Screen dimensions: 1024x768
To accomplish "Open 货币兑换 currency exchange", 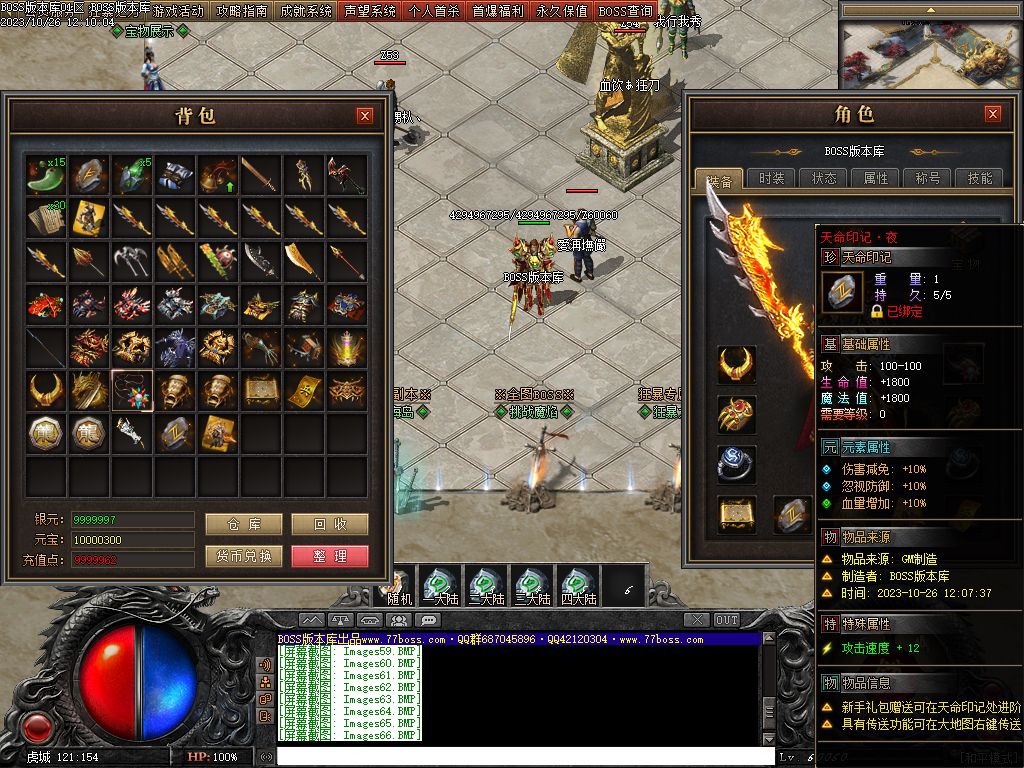I will (244, 556).
